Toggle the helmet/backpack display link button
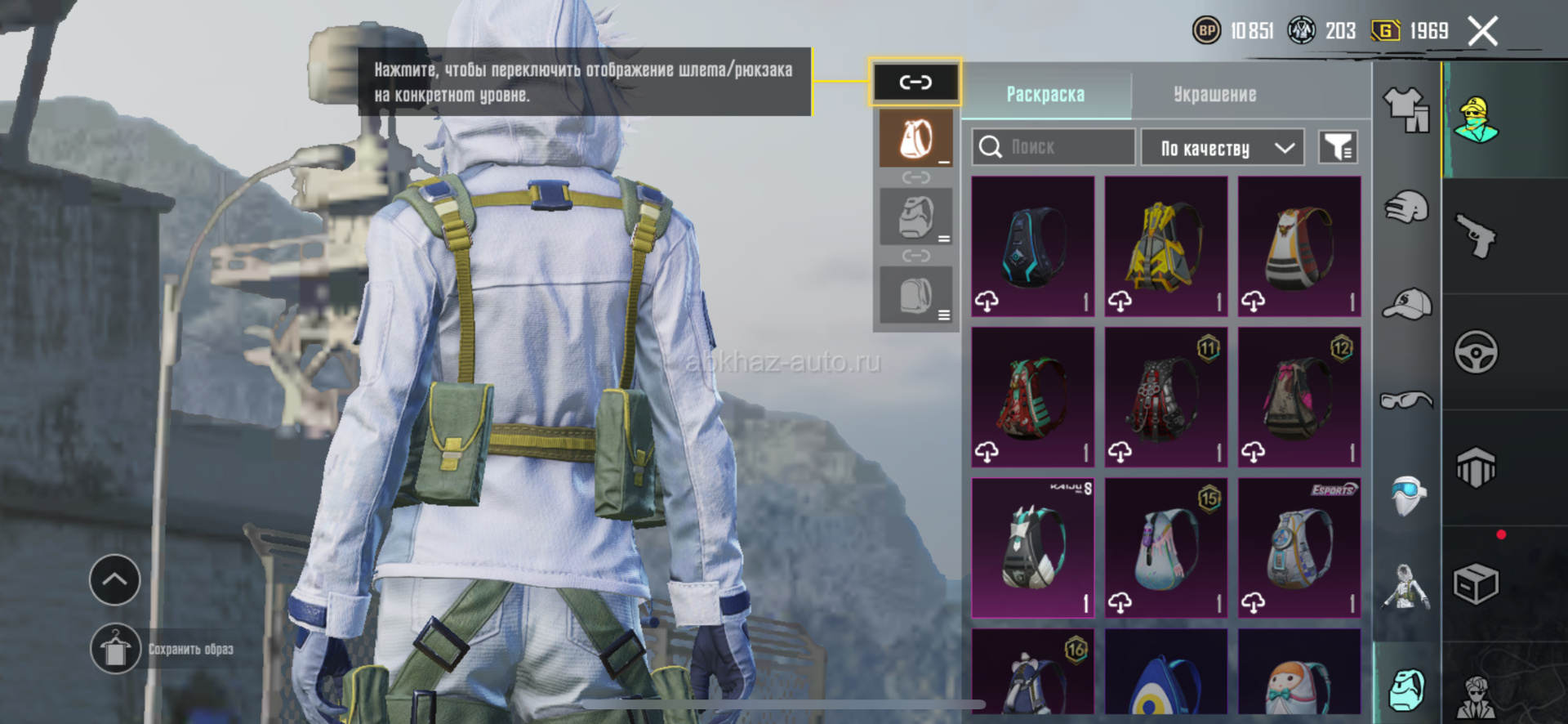The height and width of the screenshot is (724, 1568). pos(915,82)
